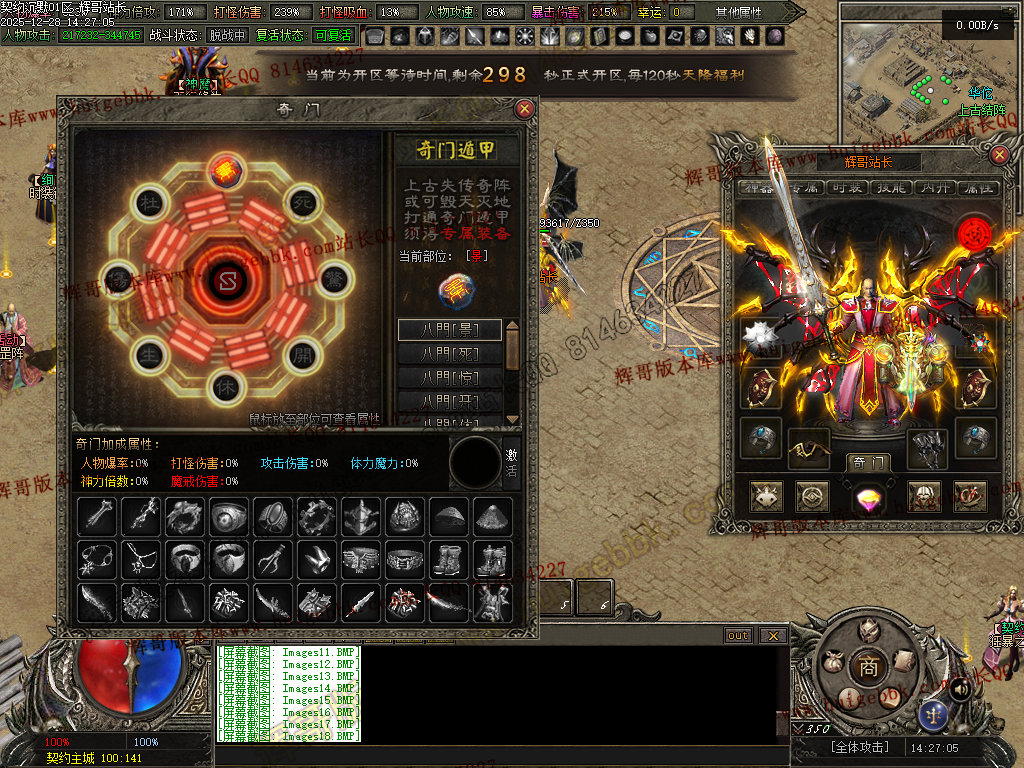Viewport: 1024px width, 768px height.
Task: Select the pink gem equipment slot
Action: pos(867,496)
